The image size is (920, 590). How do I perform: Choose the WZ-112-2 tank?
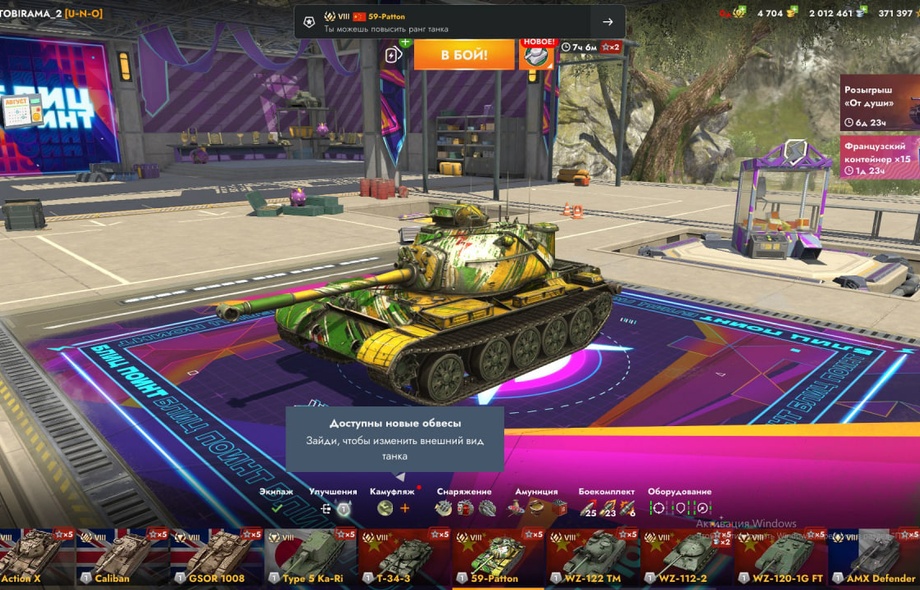pos(686,557)
